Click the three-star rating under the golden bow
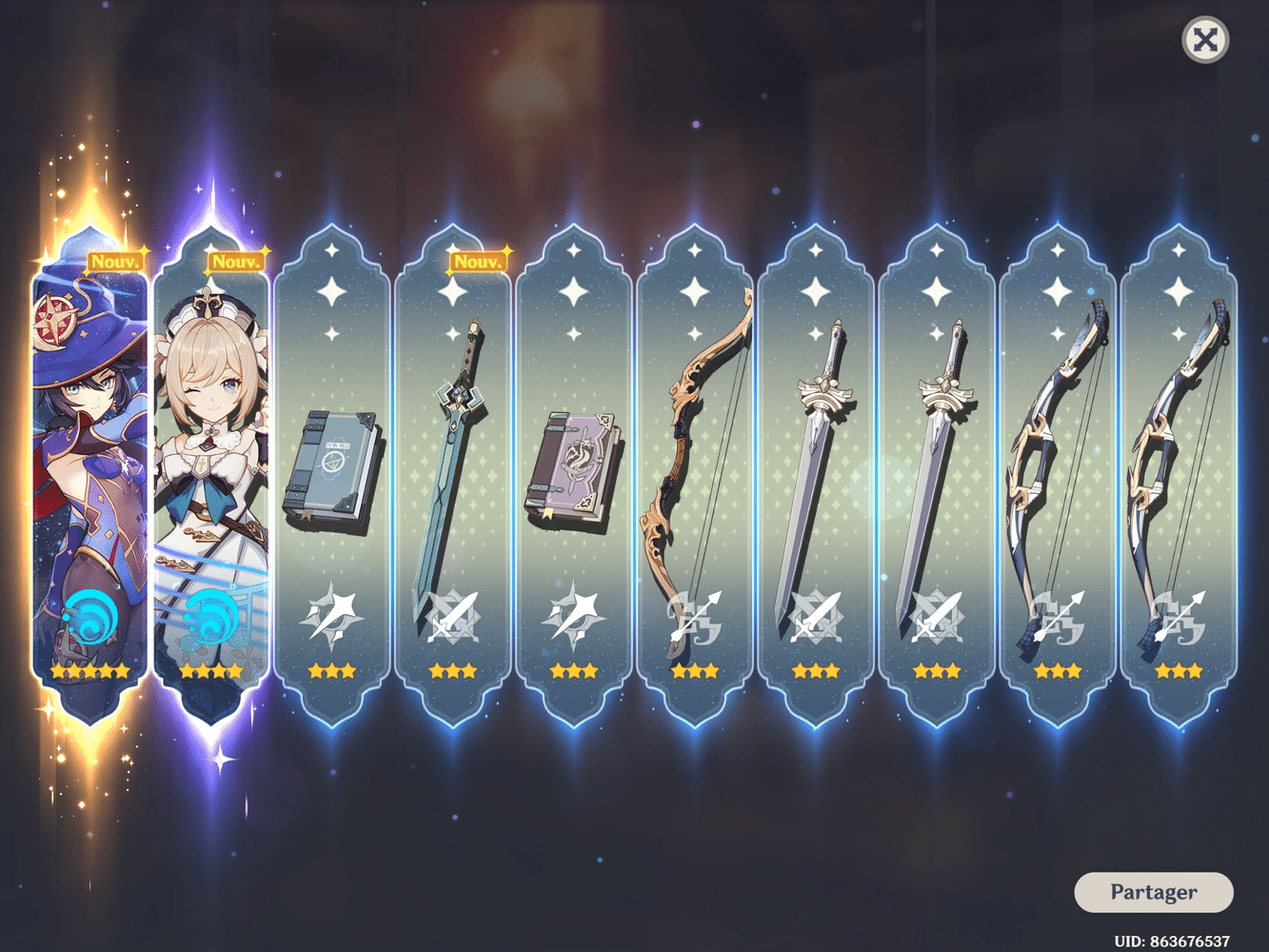The image size is (1269, 952). [696, 671]
